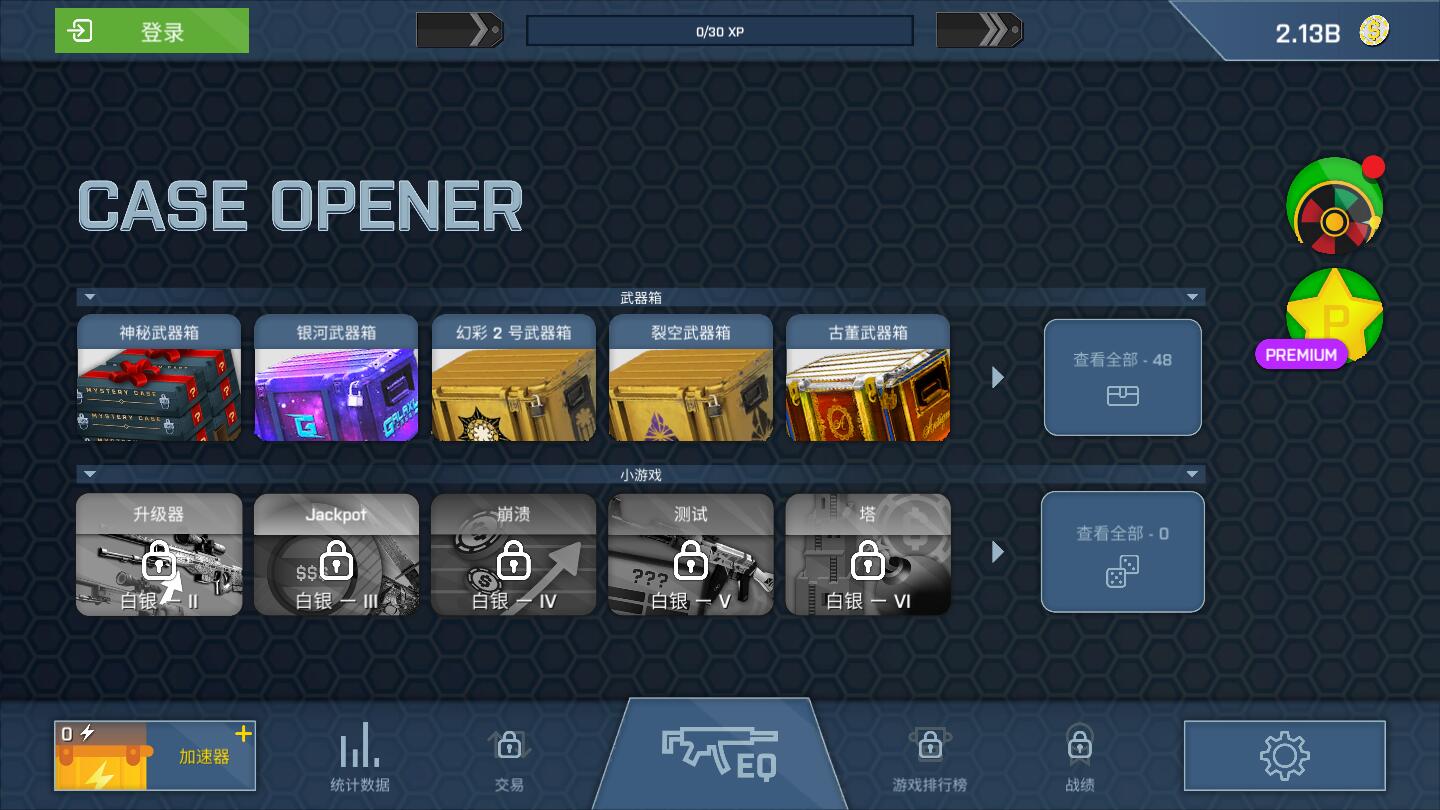
Task: Select the locked 升级器 upgrade minigame
Action: coord(159,553)
